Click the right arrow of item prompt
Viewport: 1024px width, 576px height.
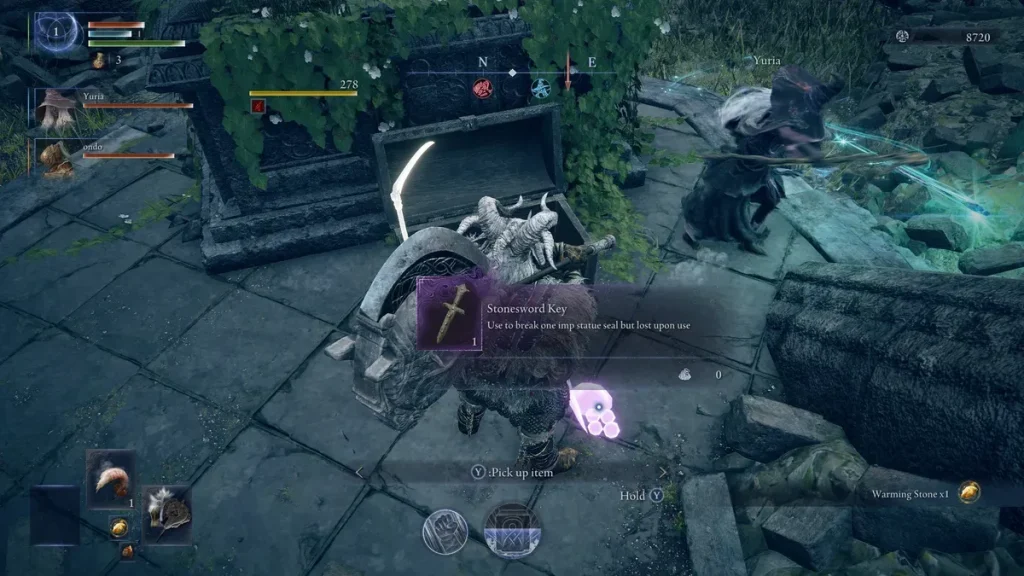[661, 472]
